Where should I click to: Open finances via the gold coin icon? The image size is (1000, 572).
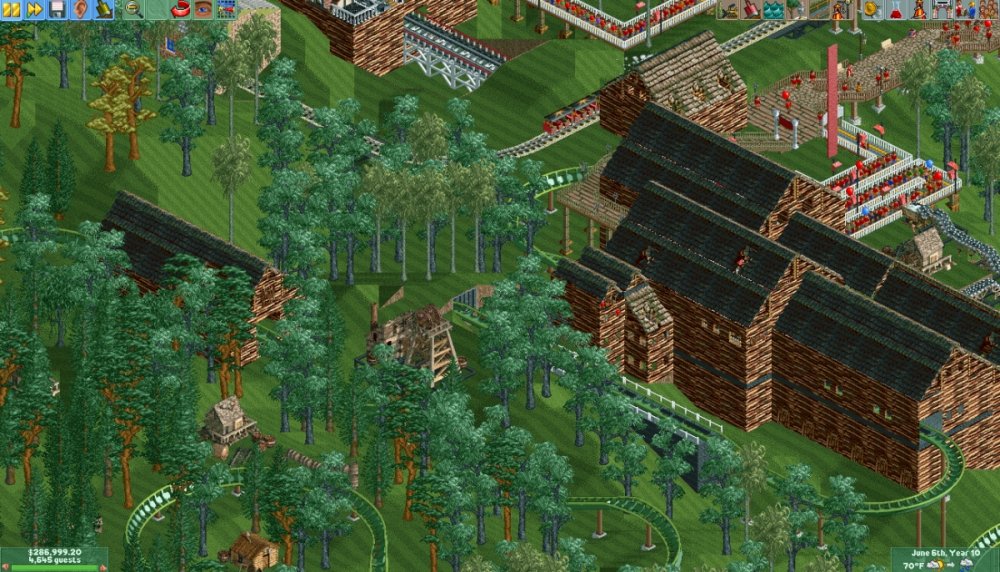873,9
